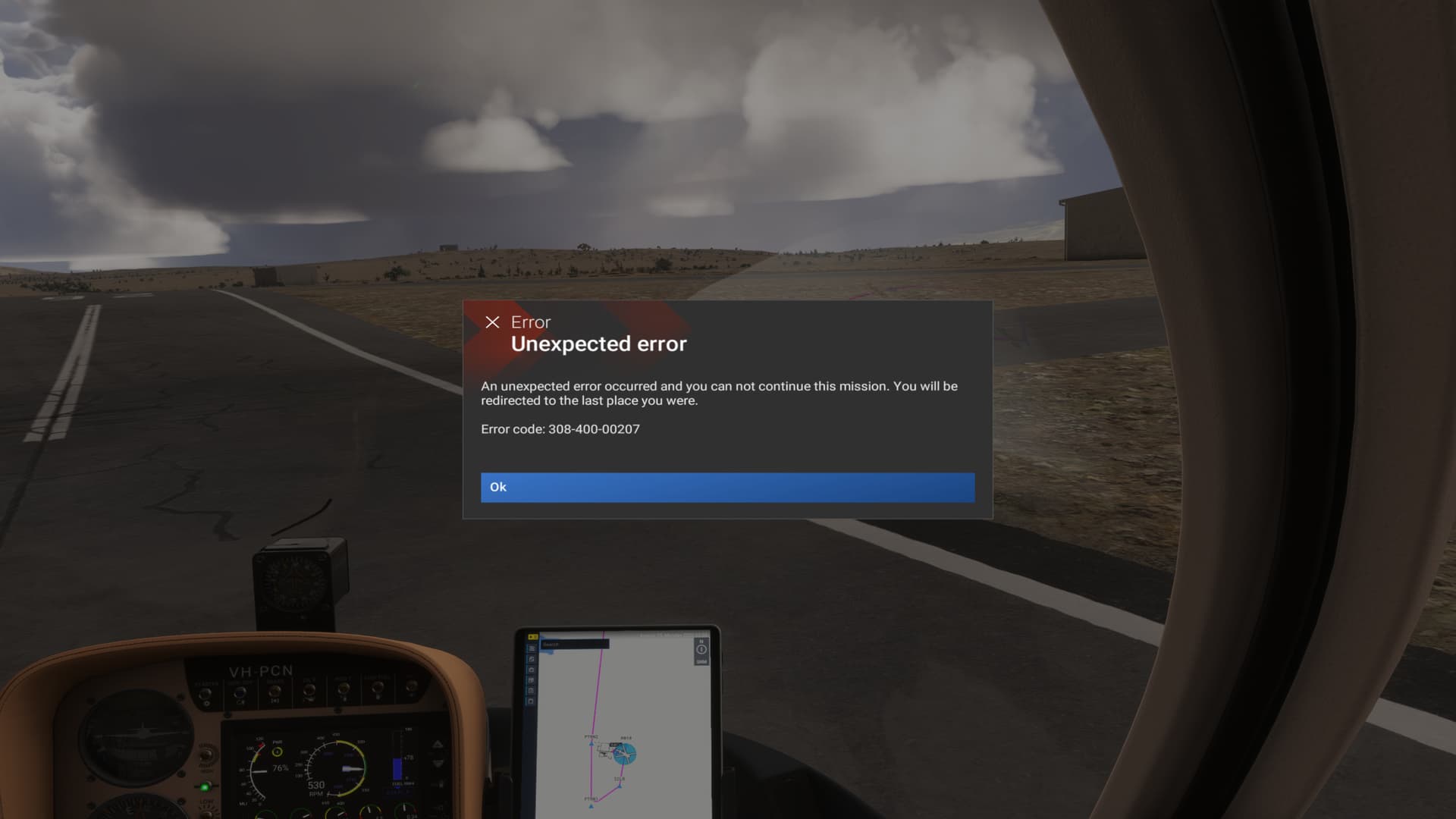Select the map layers icon on the tablet
This screenshot has width=1456, height=819.
532,659
